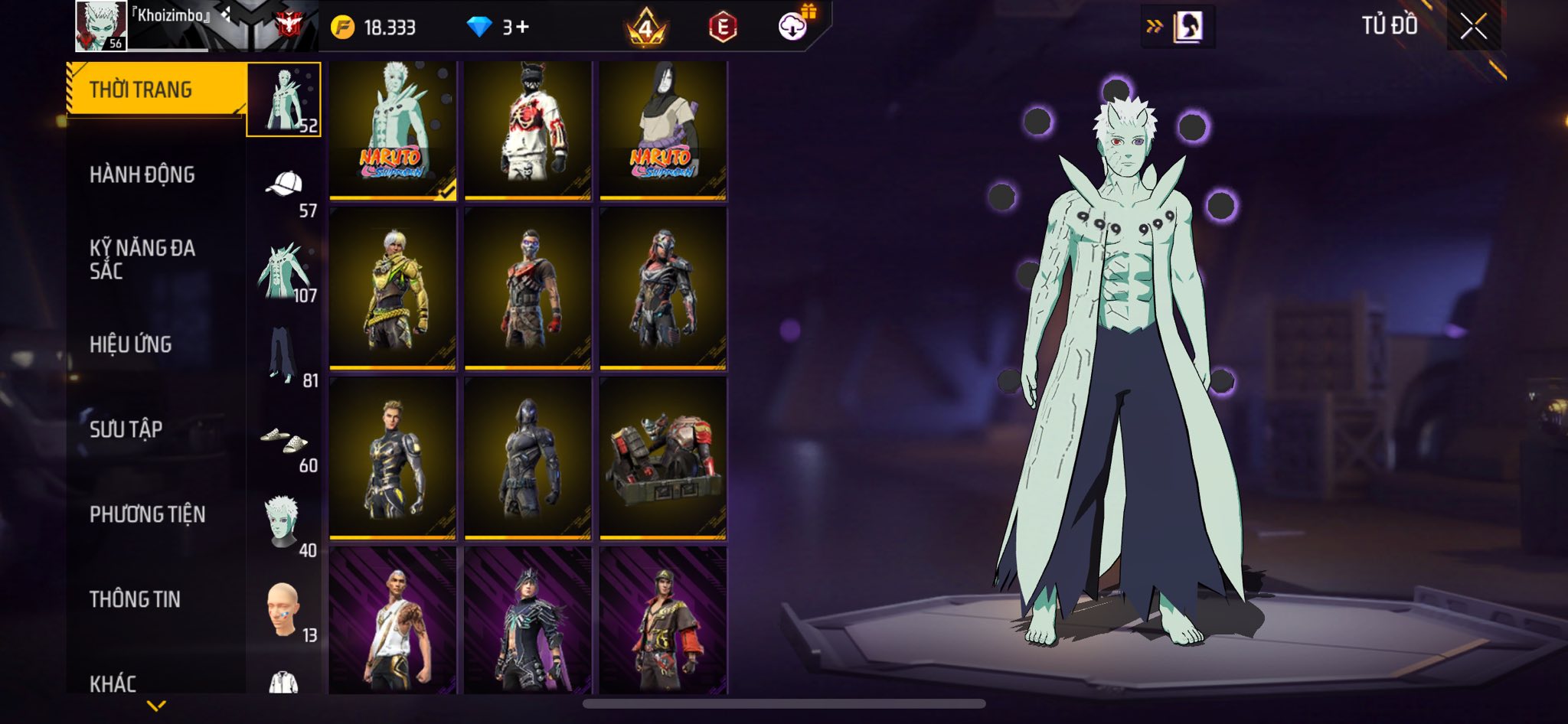Add diamonds with the plus button
This screenshot has height=724, width=1568.
[x=522, y=28]
